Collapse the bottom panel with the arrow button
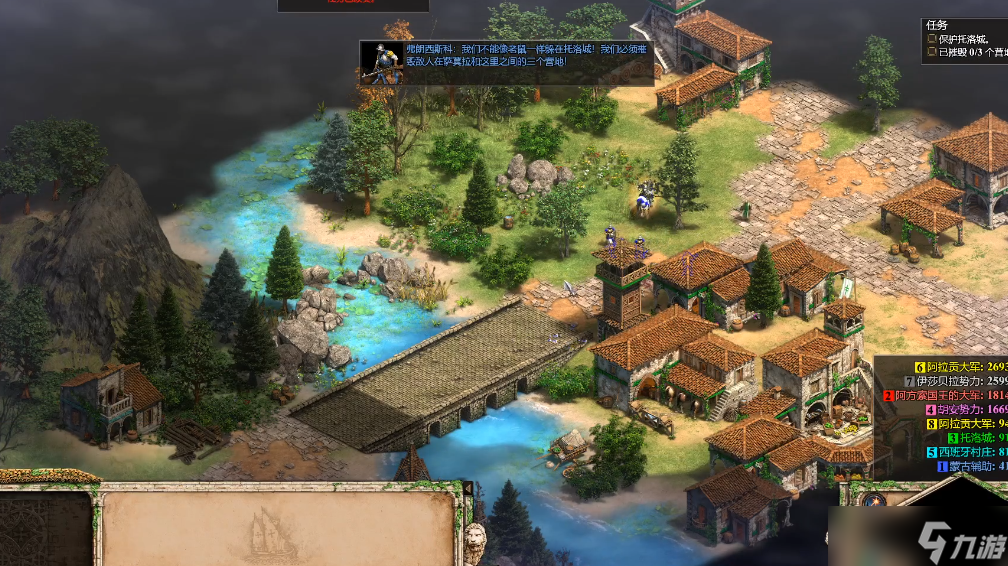The width and height of the screenshot is (1008, 566). 467,487
